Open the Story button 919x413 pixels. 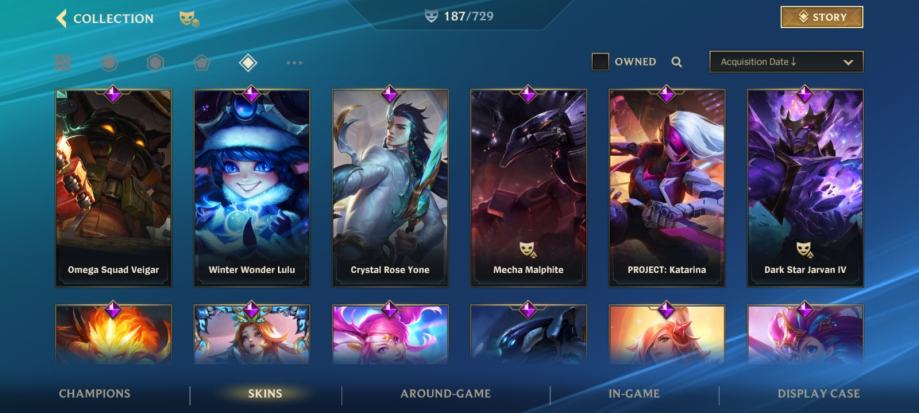point(821,17)
